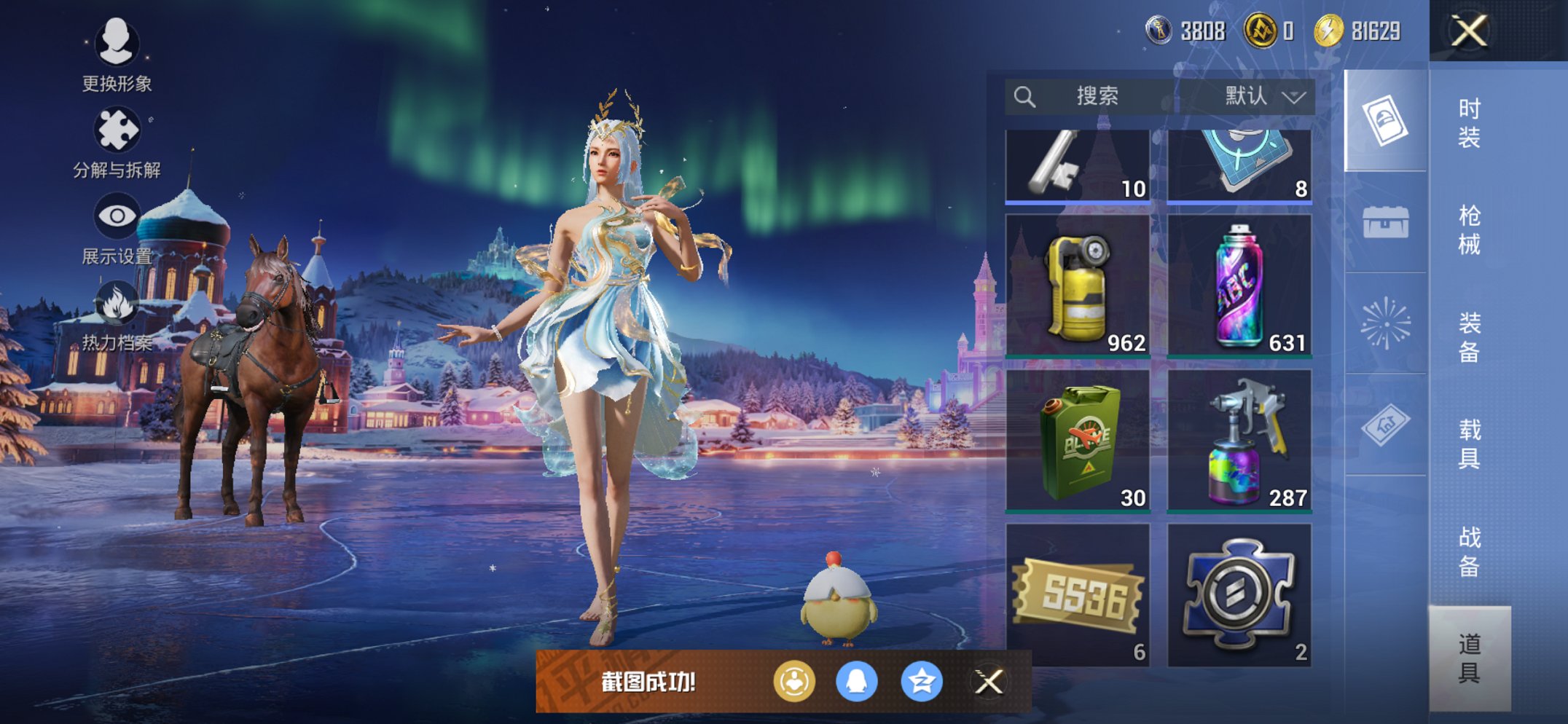Select the 分解与拆解 dismantle tool

tap(117, 130)
